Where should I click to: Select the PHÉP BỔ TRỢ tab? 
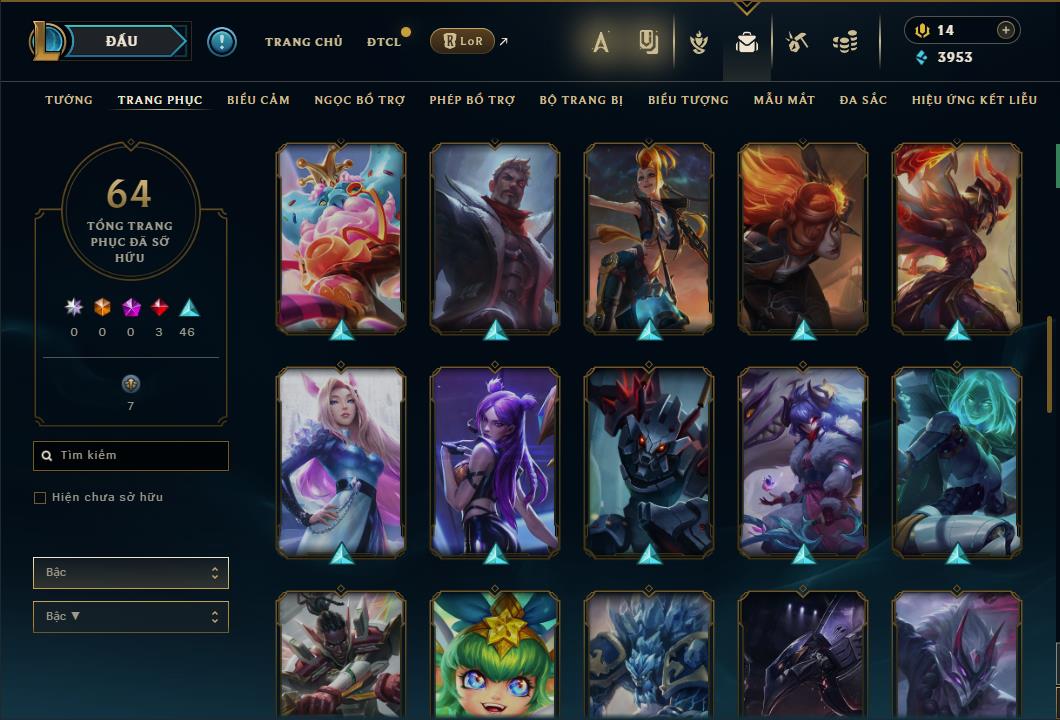point(472,100)
